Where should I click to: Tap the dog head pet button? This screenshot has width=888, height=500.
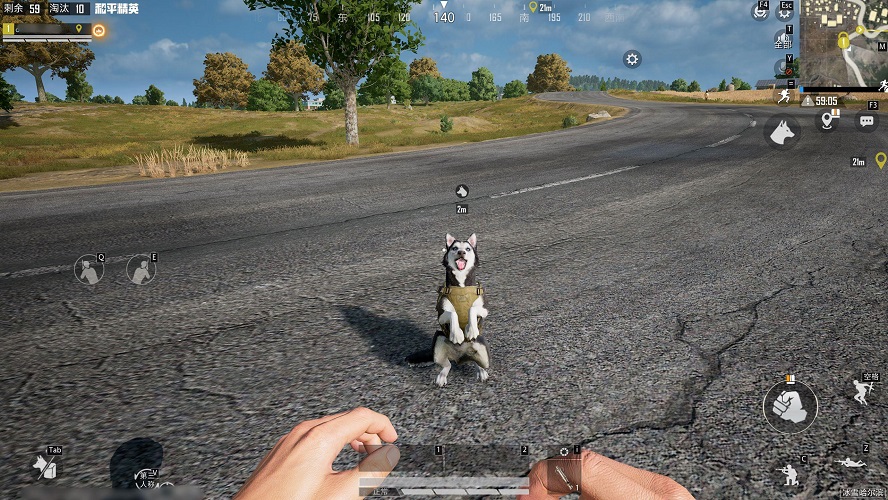pos(782,132)
